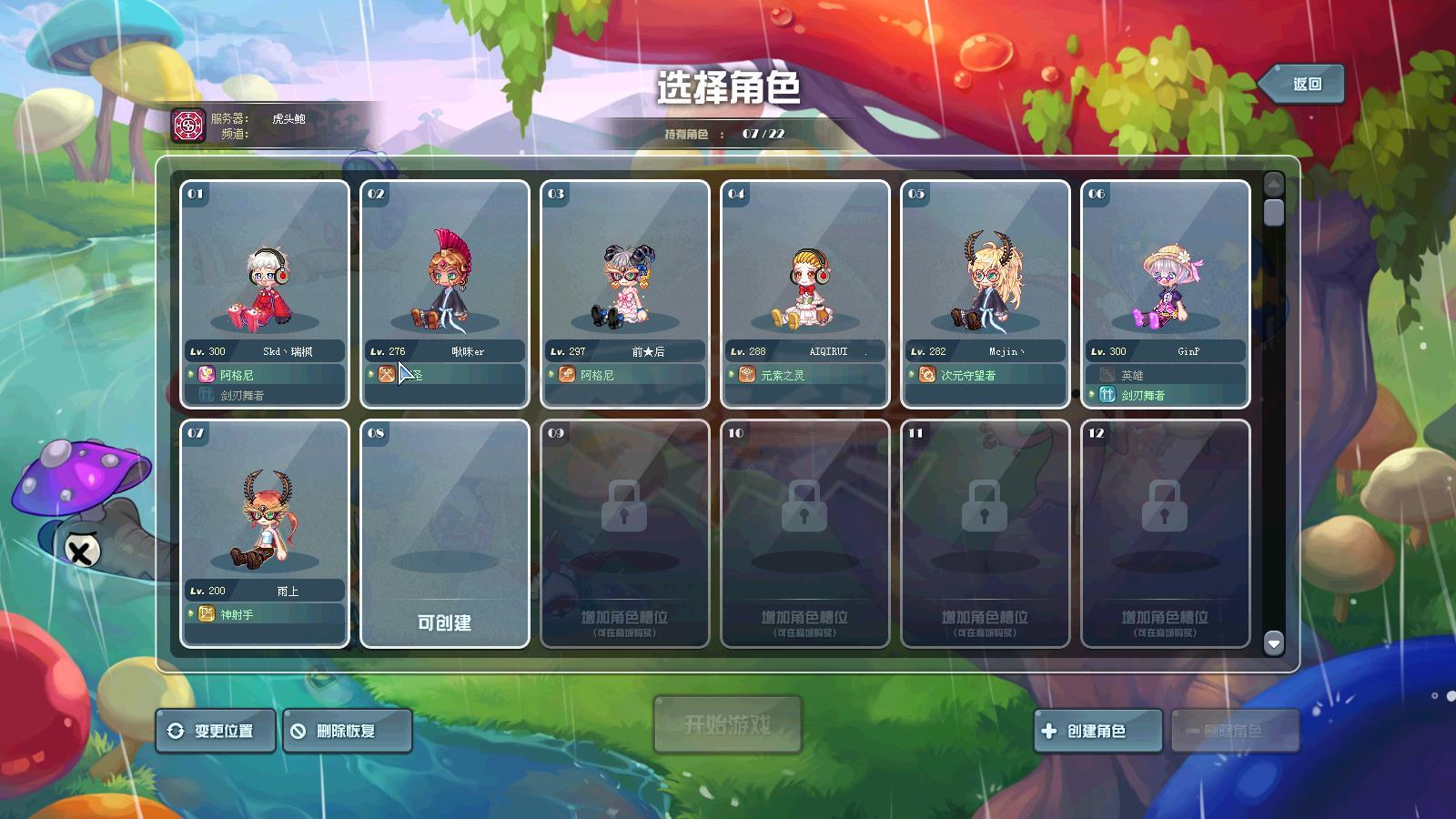Click the 删除角色 delete character button
1456x819 pixels.
click(1235, 731)
